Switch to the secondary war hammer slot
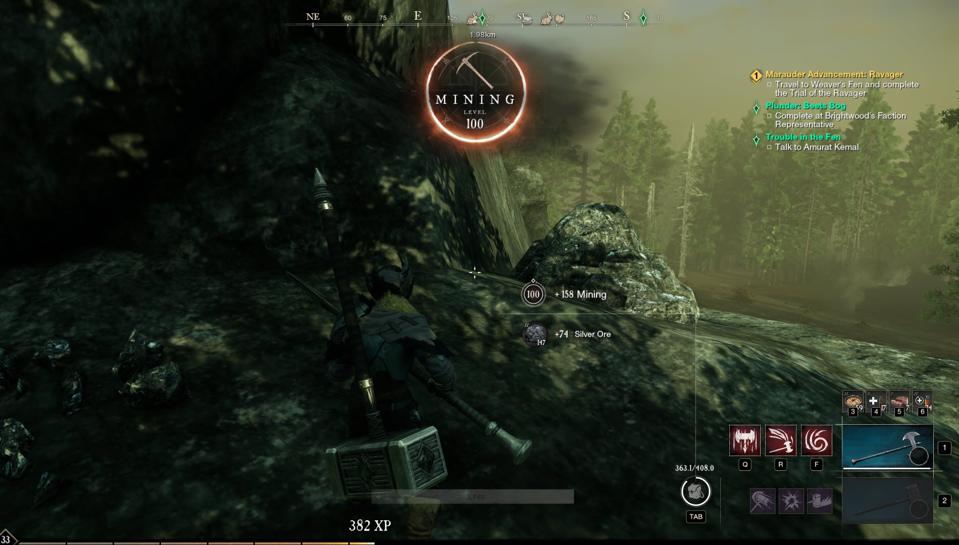Image resolution: width=959 pixels, height=545 pixels. click(x=887, y=500)
